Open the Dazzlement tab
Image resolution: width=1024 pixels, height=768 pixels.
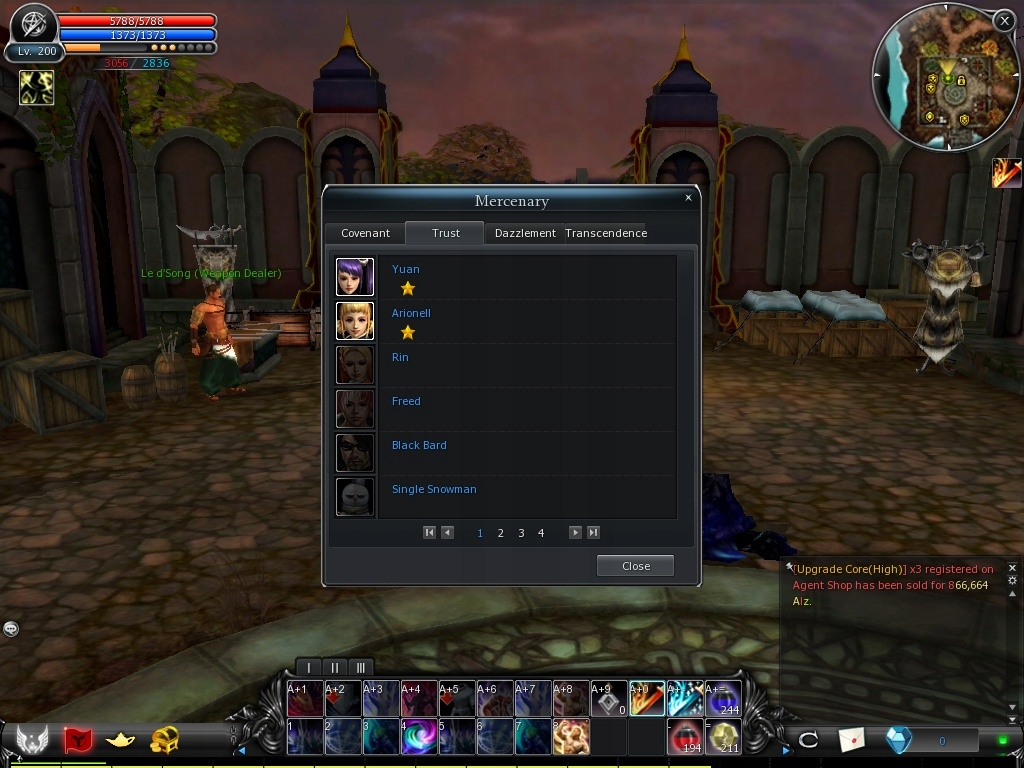pos(525,233)
